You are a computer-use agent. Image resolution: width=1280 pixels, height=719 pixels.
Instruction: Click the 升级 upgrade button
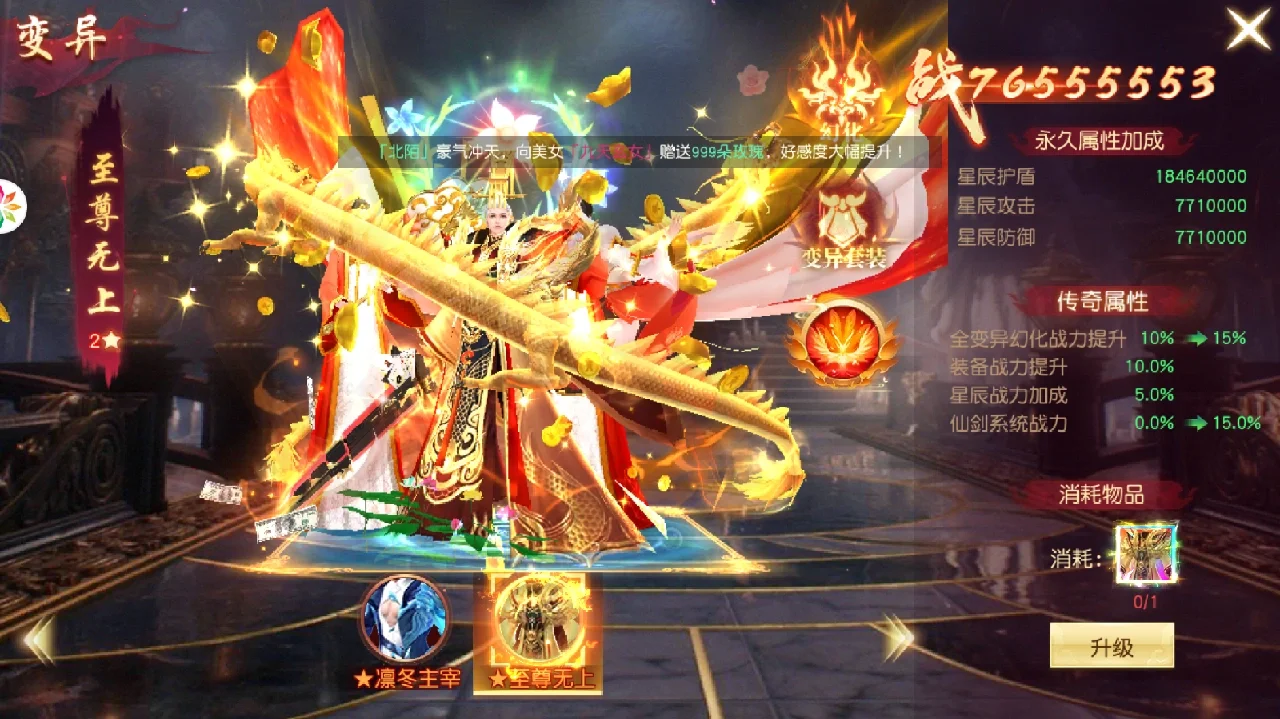pyautogui.click(x=1111, y=646)
